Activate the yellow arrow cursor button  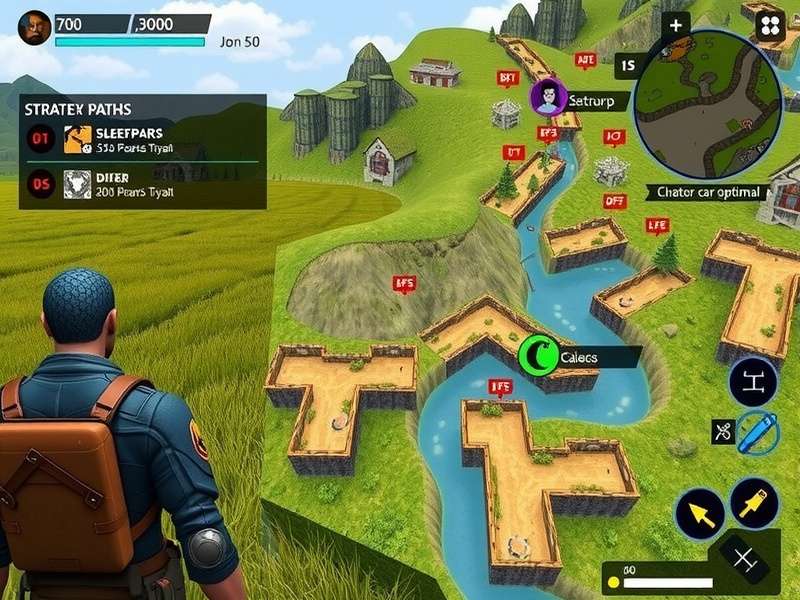tap(700, 515)
